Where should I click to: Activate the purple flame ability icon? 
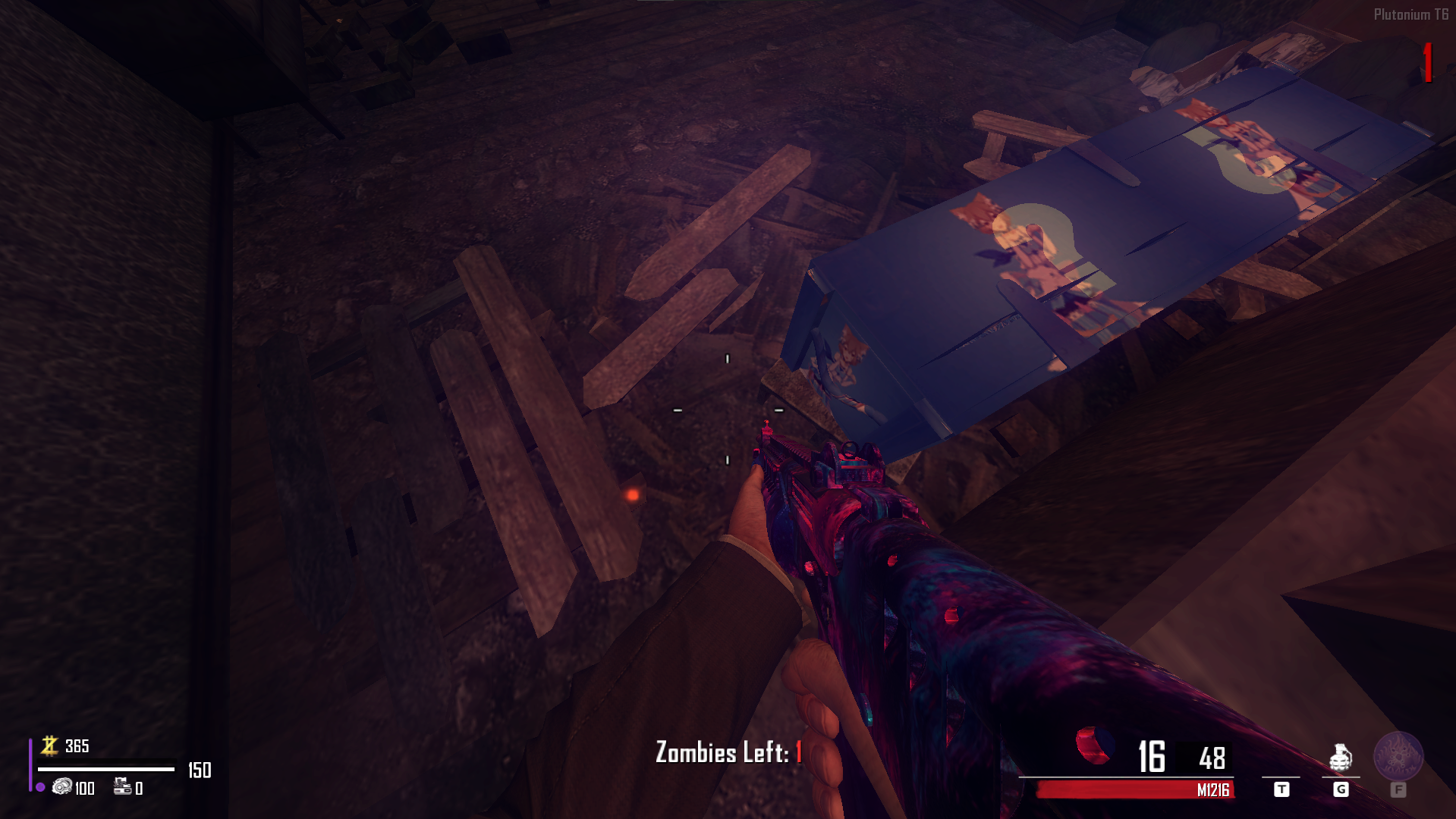point(1398,755)
